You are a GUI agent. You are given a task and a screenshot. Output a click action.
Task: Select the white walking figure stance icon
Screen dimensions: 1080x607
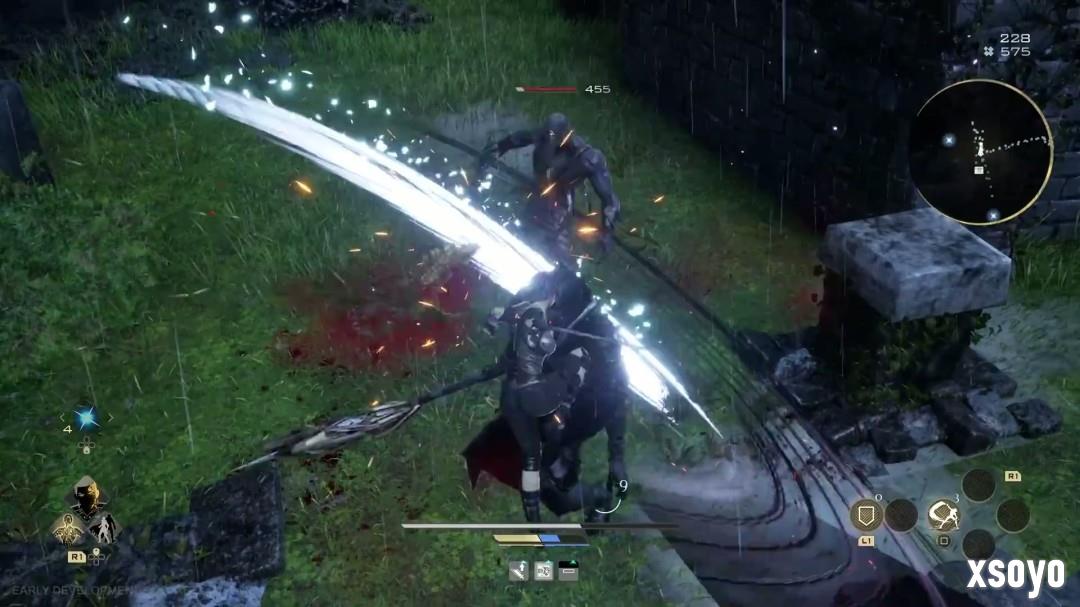tap(105, 527)
